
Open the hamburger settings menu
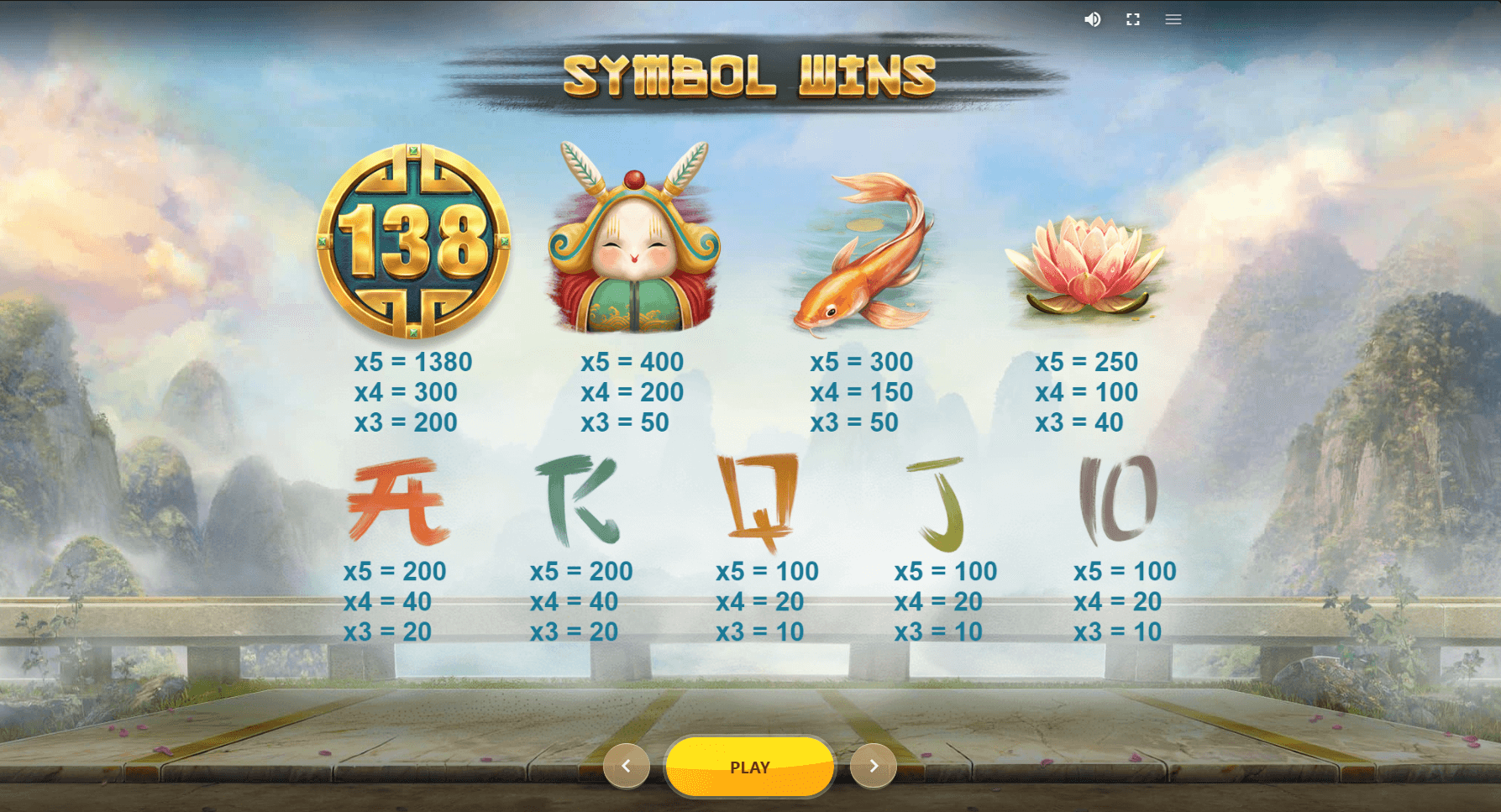pos(1173,19)
